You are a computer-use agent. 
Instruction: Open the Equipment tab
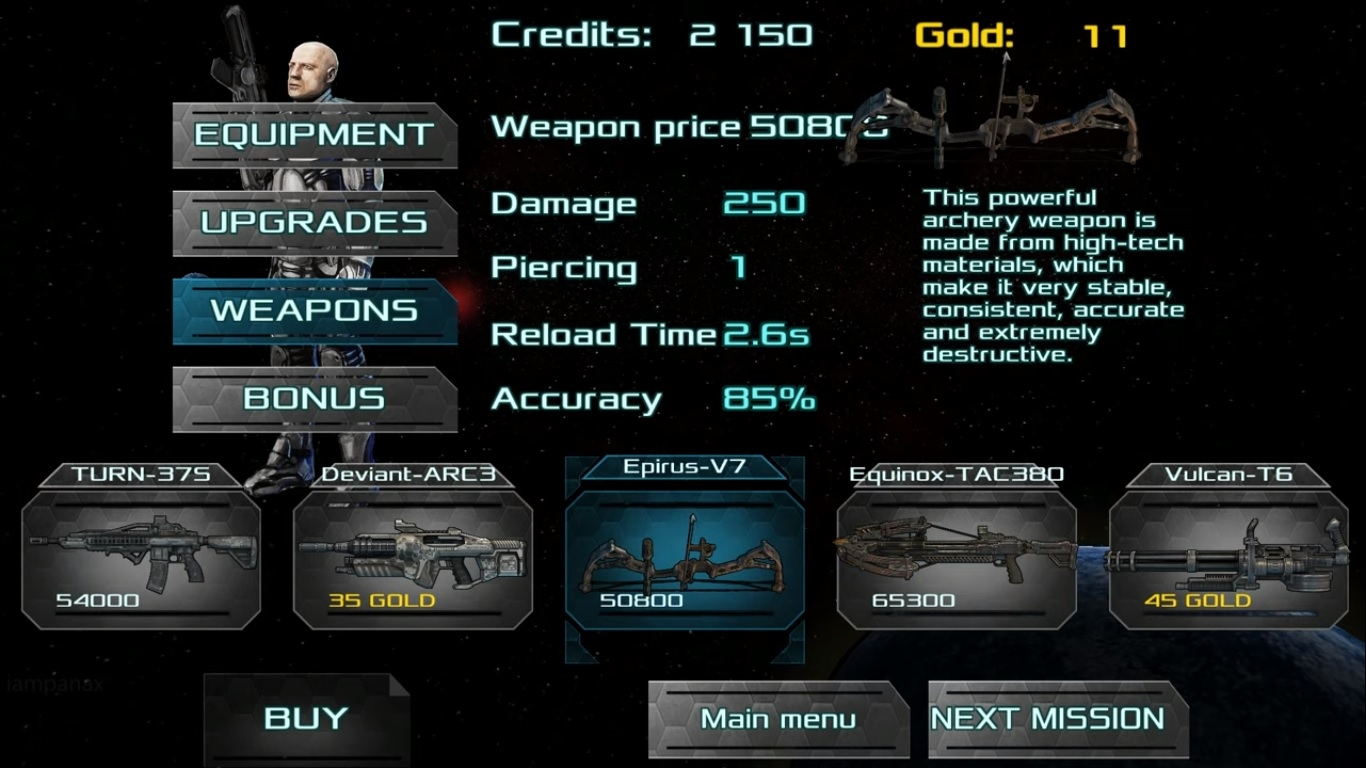(x=314, y=135)
